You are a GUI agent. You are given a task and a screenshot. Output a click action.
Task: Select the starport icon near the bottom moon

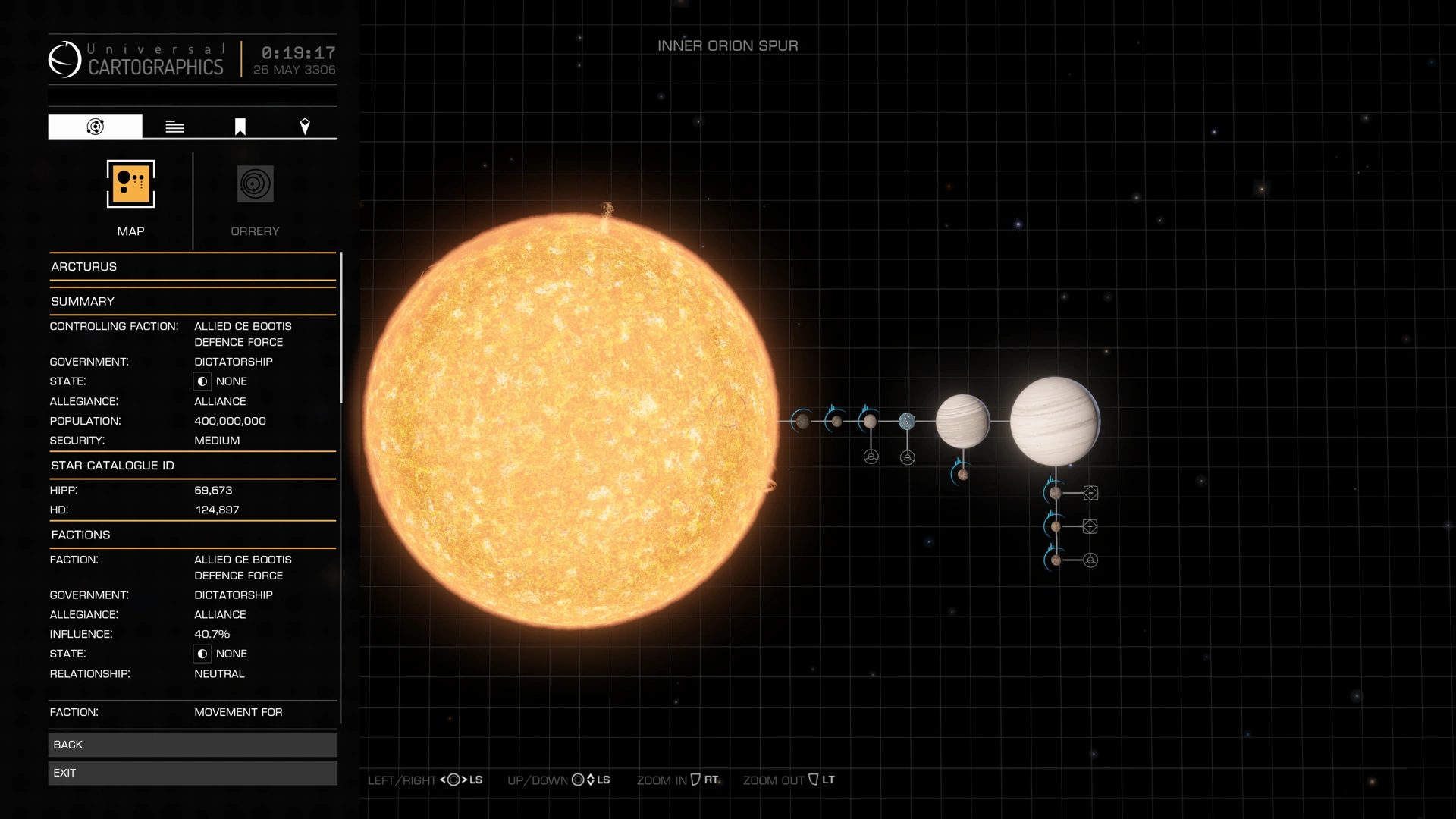click(1090, 560)
